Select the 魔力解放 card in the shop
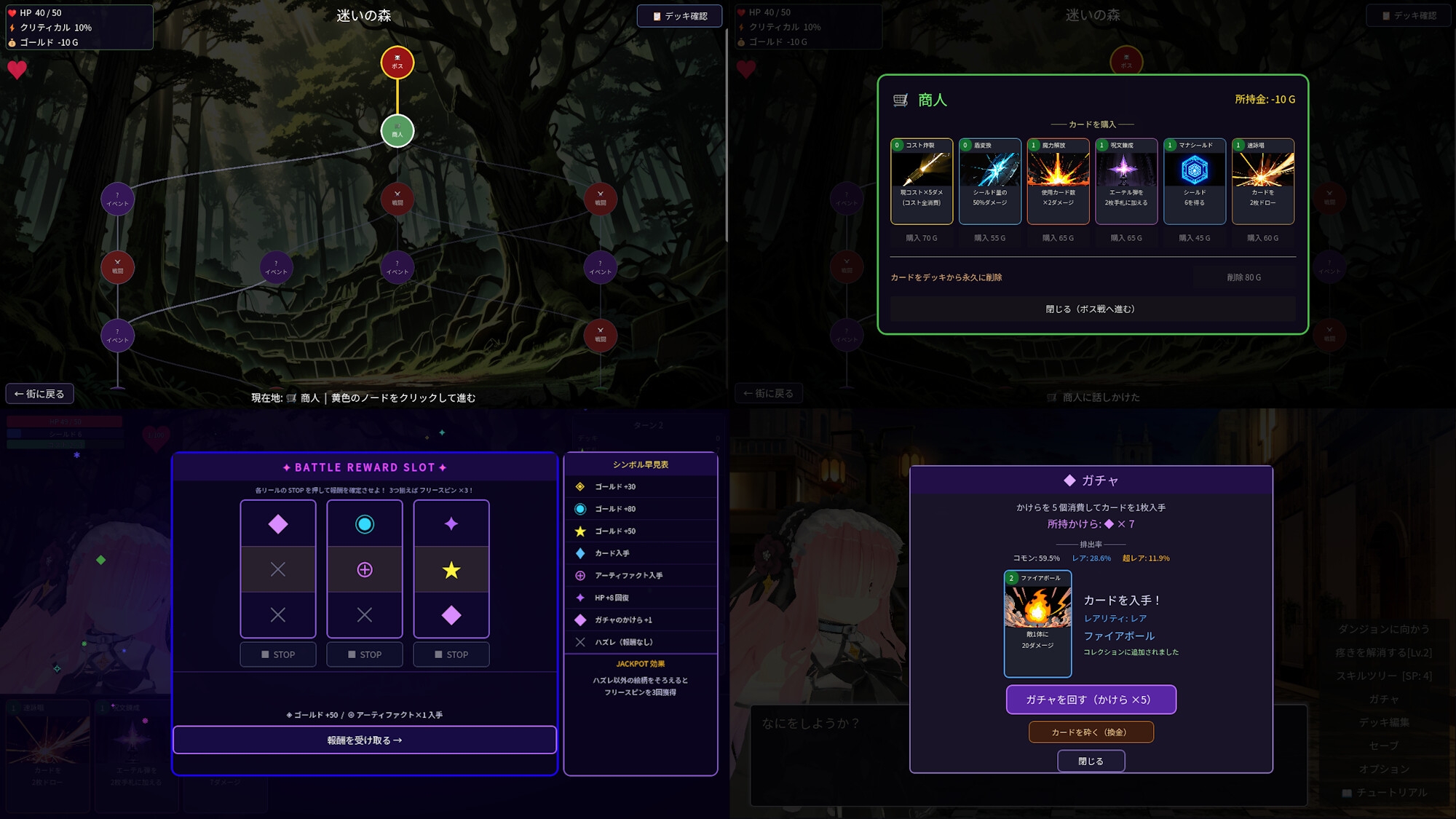 coord(1058,181)
